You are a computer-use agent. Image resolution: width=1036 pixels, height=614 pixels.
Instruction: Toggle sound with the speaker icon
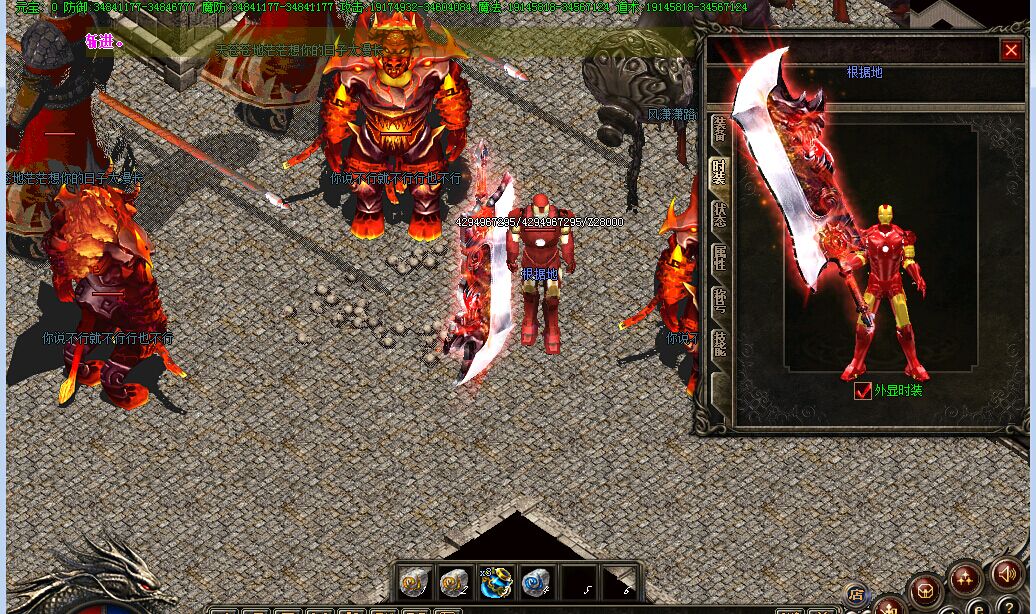point(1007,574)
